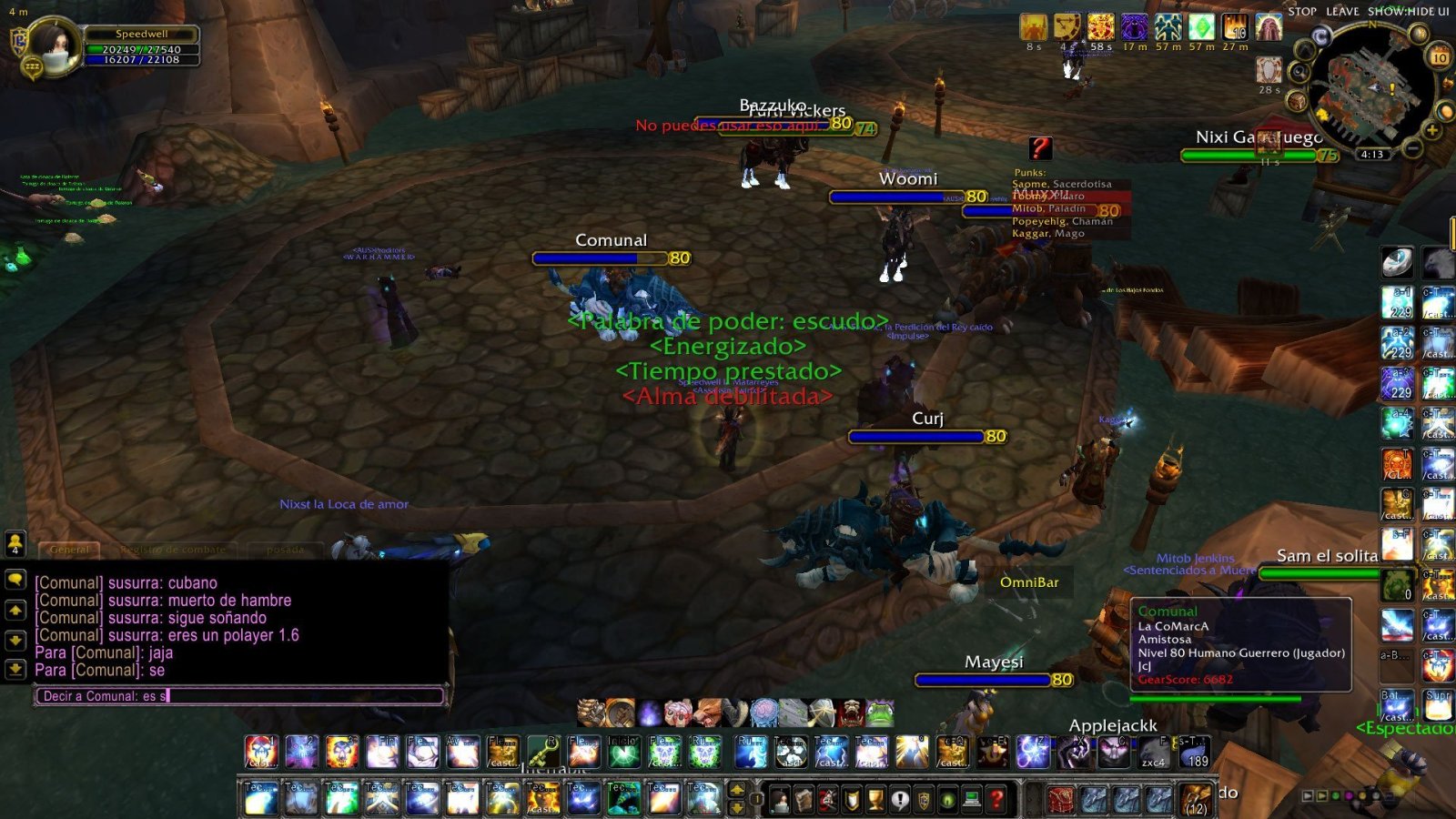
Task: Switch to the General chat tab
Action: click(69, 550)
